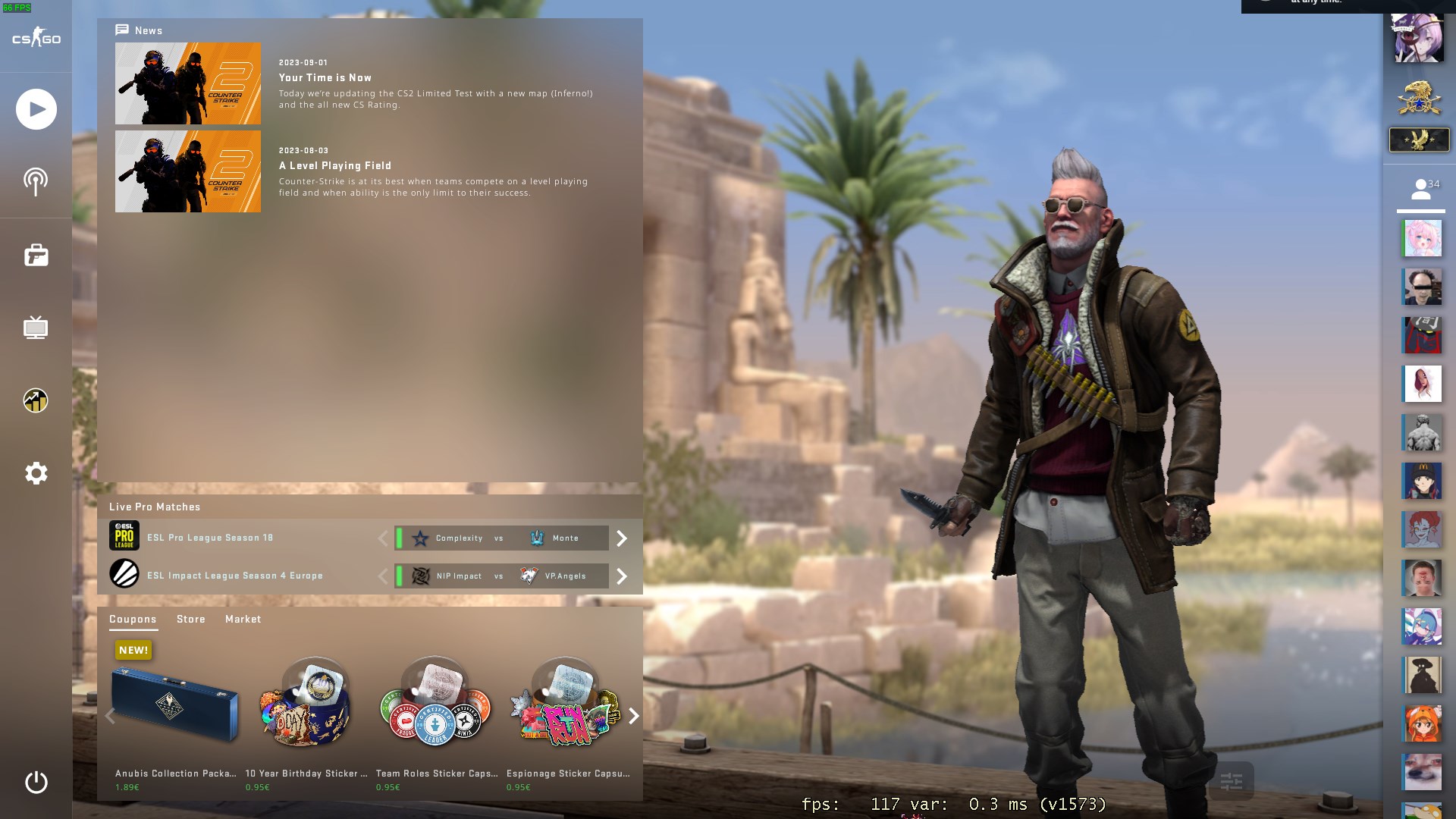Image resolution: width=1456 pixels, height=819 pixels.
Task: Open the Play menu
Action: 34,108
